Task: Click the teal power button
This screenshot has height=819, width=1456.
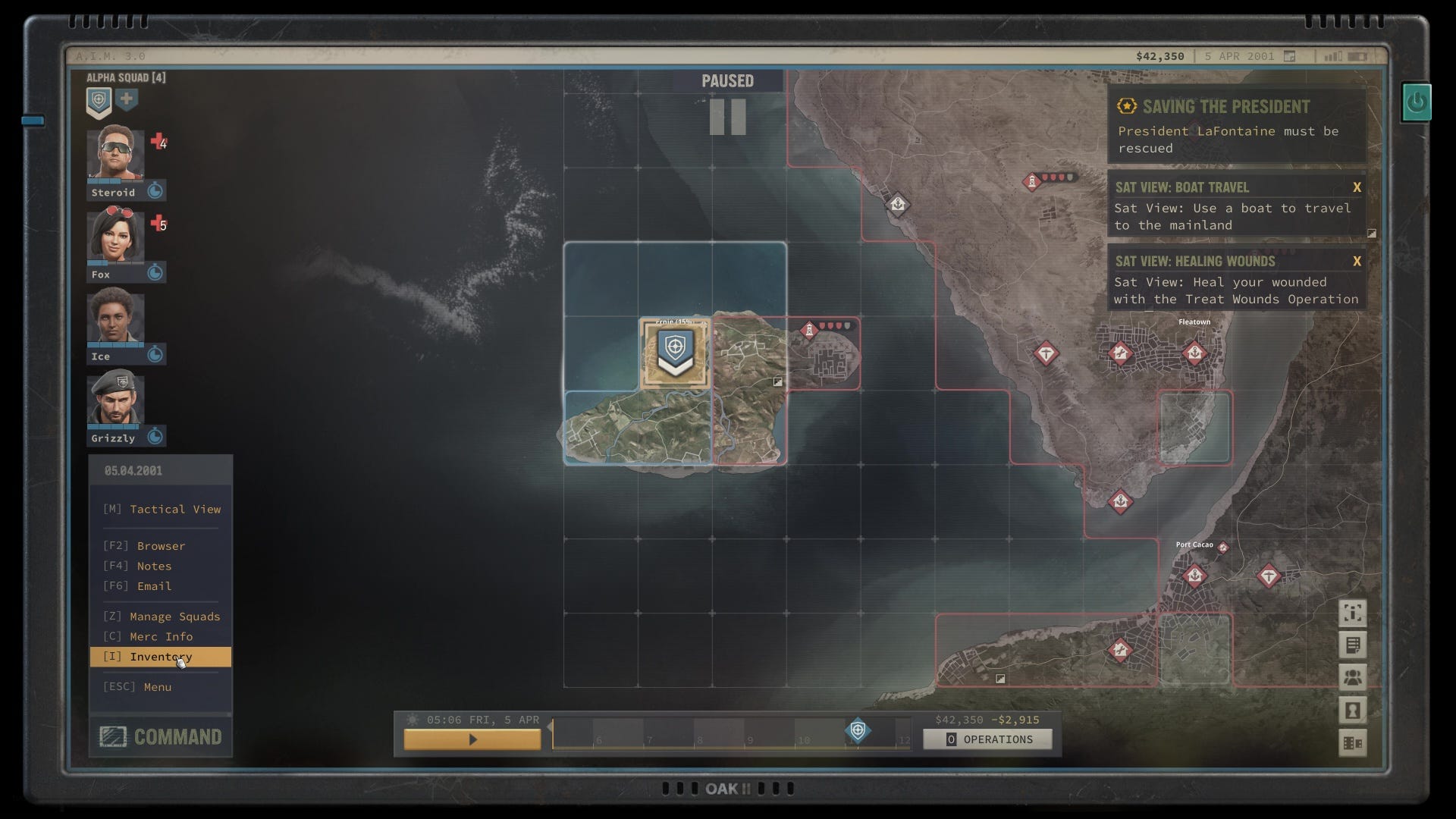Action: (1416, 102)
